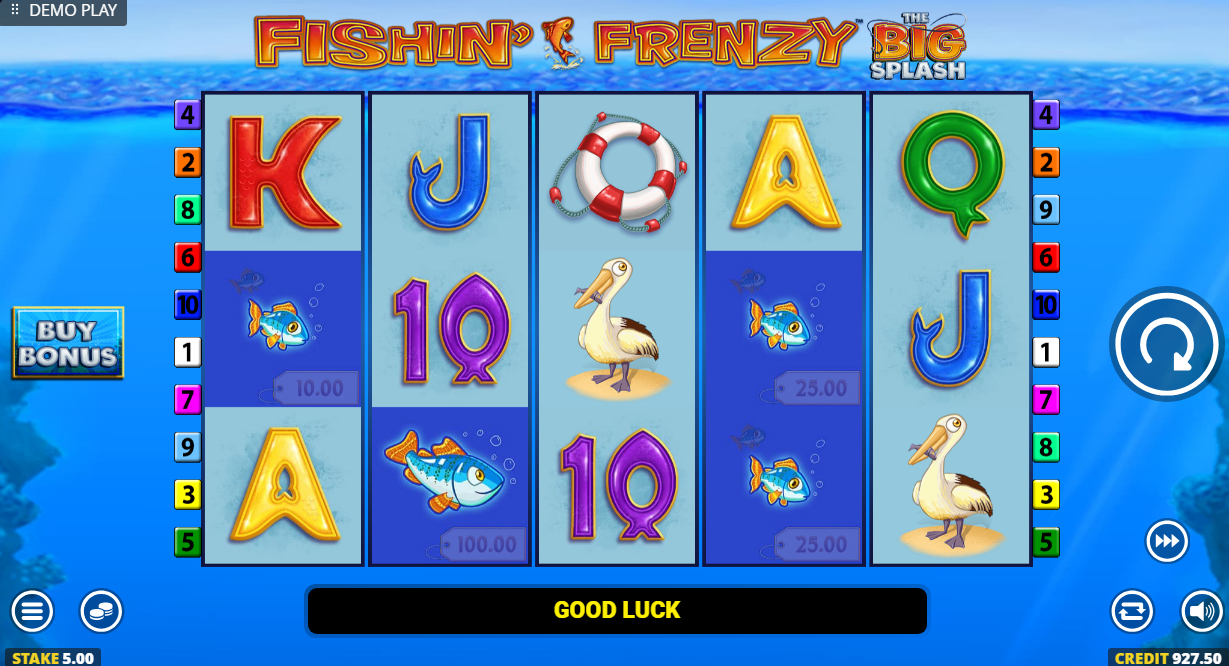
Task: Open stake settings via the coins icon
Action: (101, 611)
